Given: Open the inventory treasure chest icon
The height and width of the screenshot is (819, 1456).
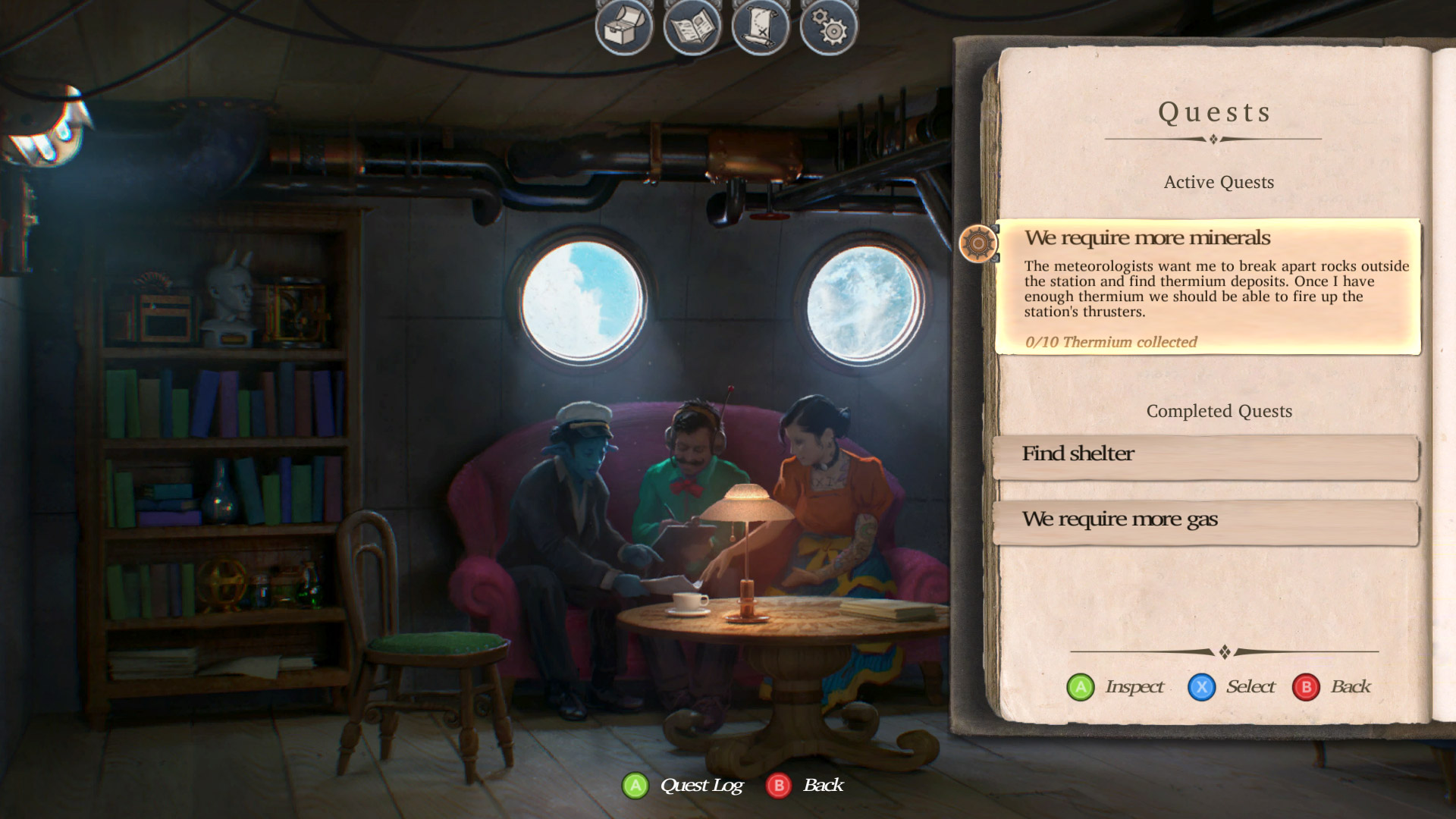Looking at the screenshot, I should 623,27.
